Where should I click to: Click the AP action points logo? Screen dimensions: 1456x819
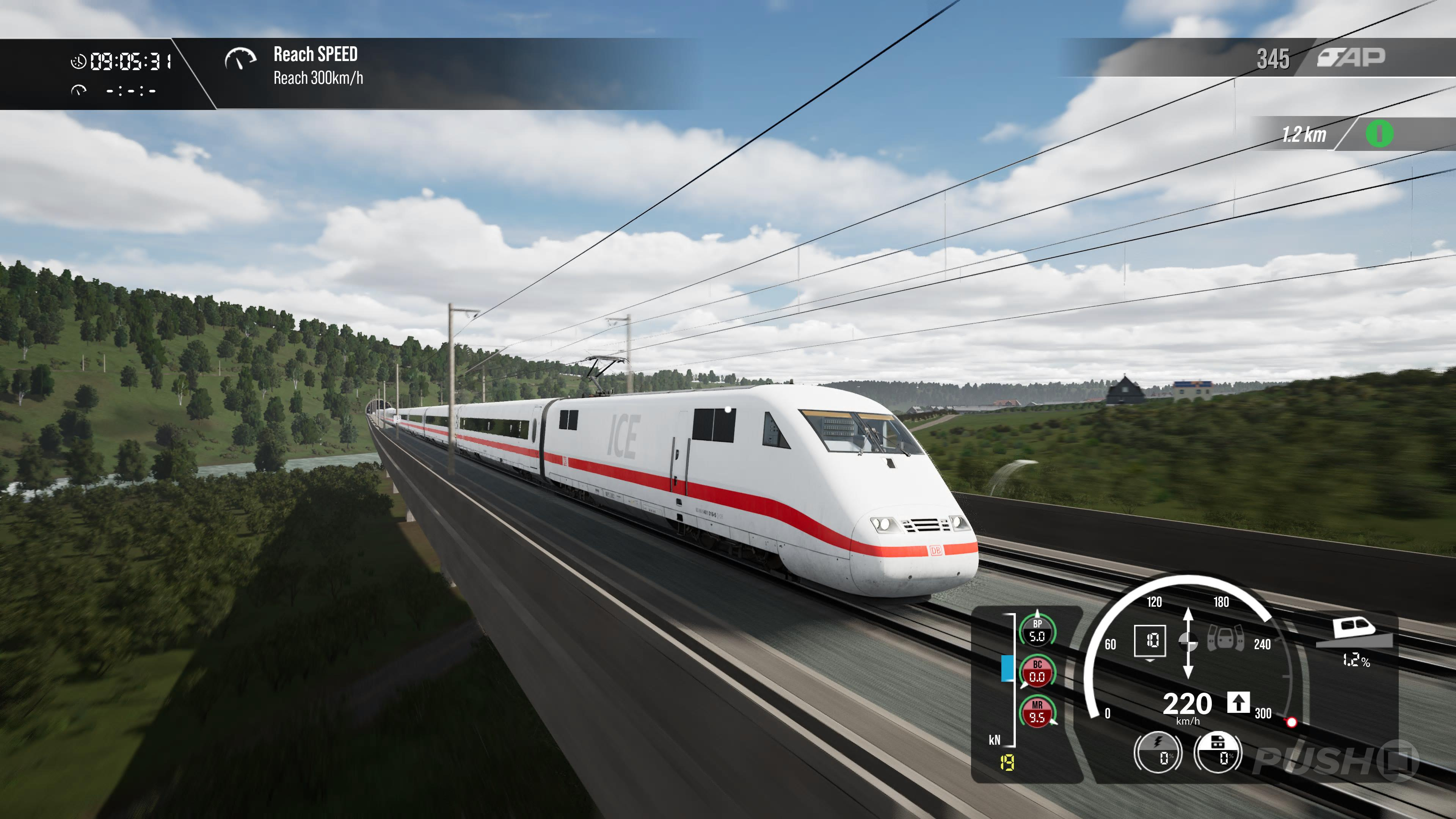(x=1351, y=57)
